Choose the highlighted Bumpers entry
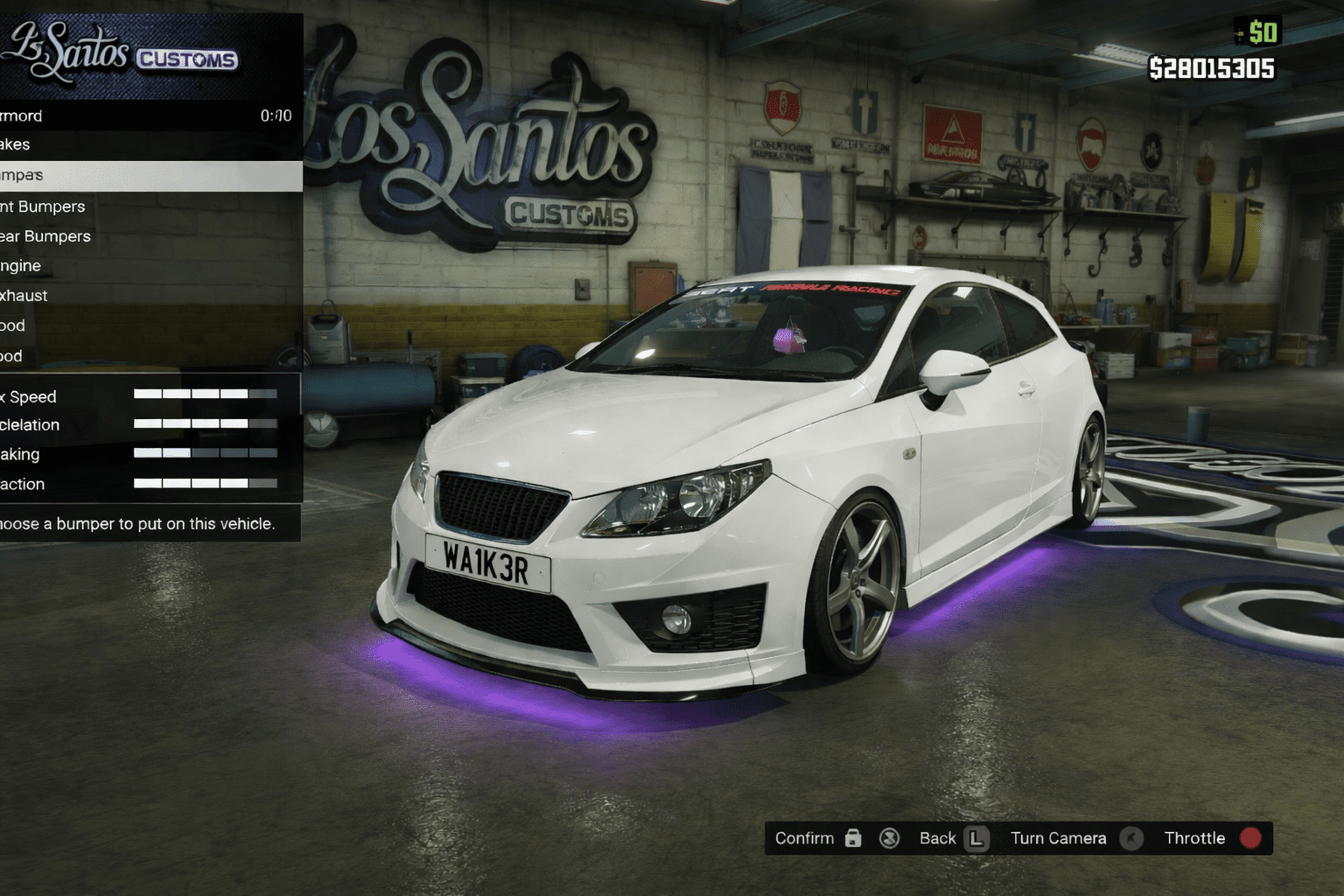The width and height of the screenshot is (1344, 896). click(x=131, y=175)
